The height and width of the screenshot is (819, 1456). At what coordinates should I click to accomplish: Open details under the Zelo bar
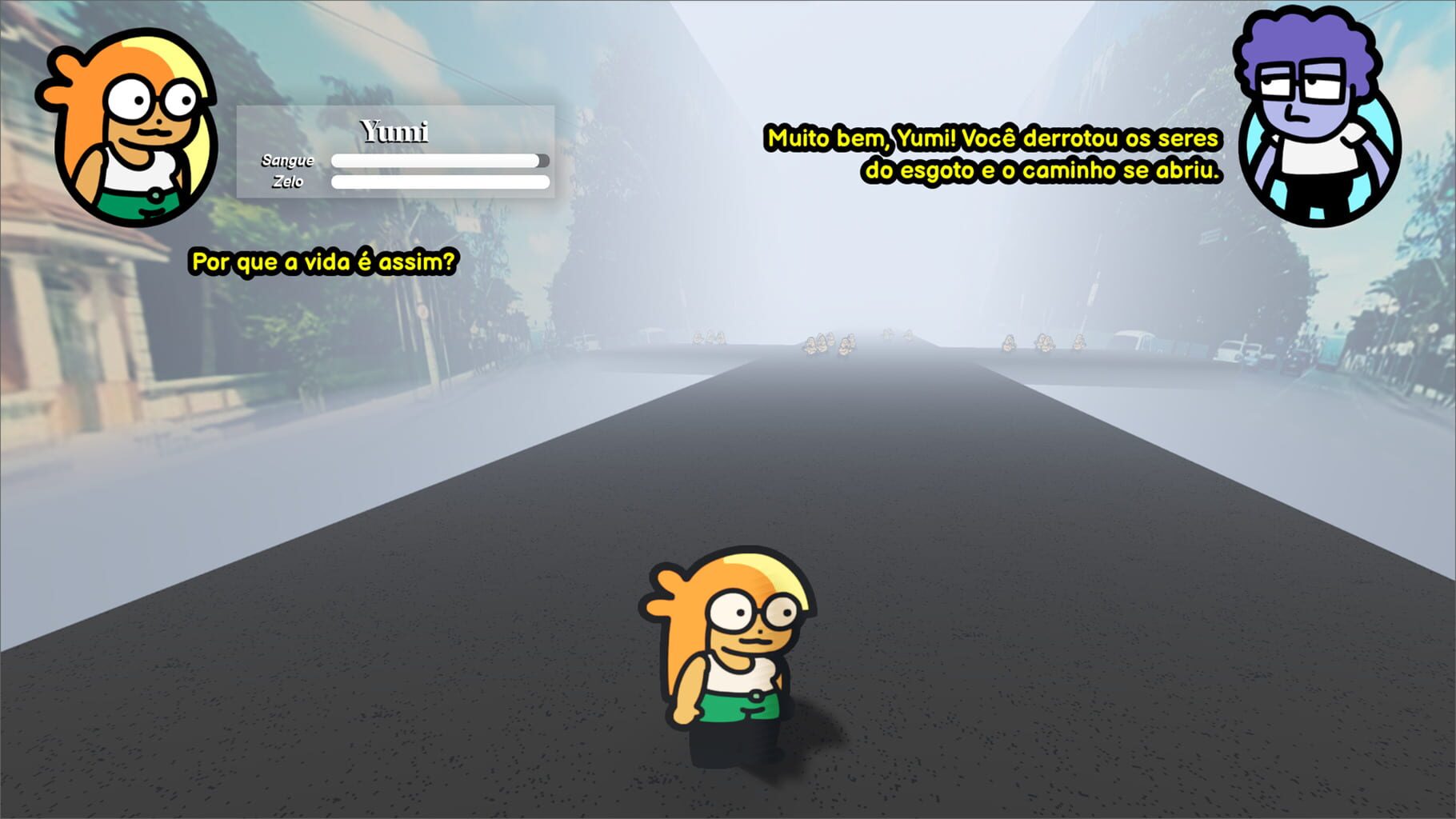tap(440, 182)
